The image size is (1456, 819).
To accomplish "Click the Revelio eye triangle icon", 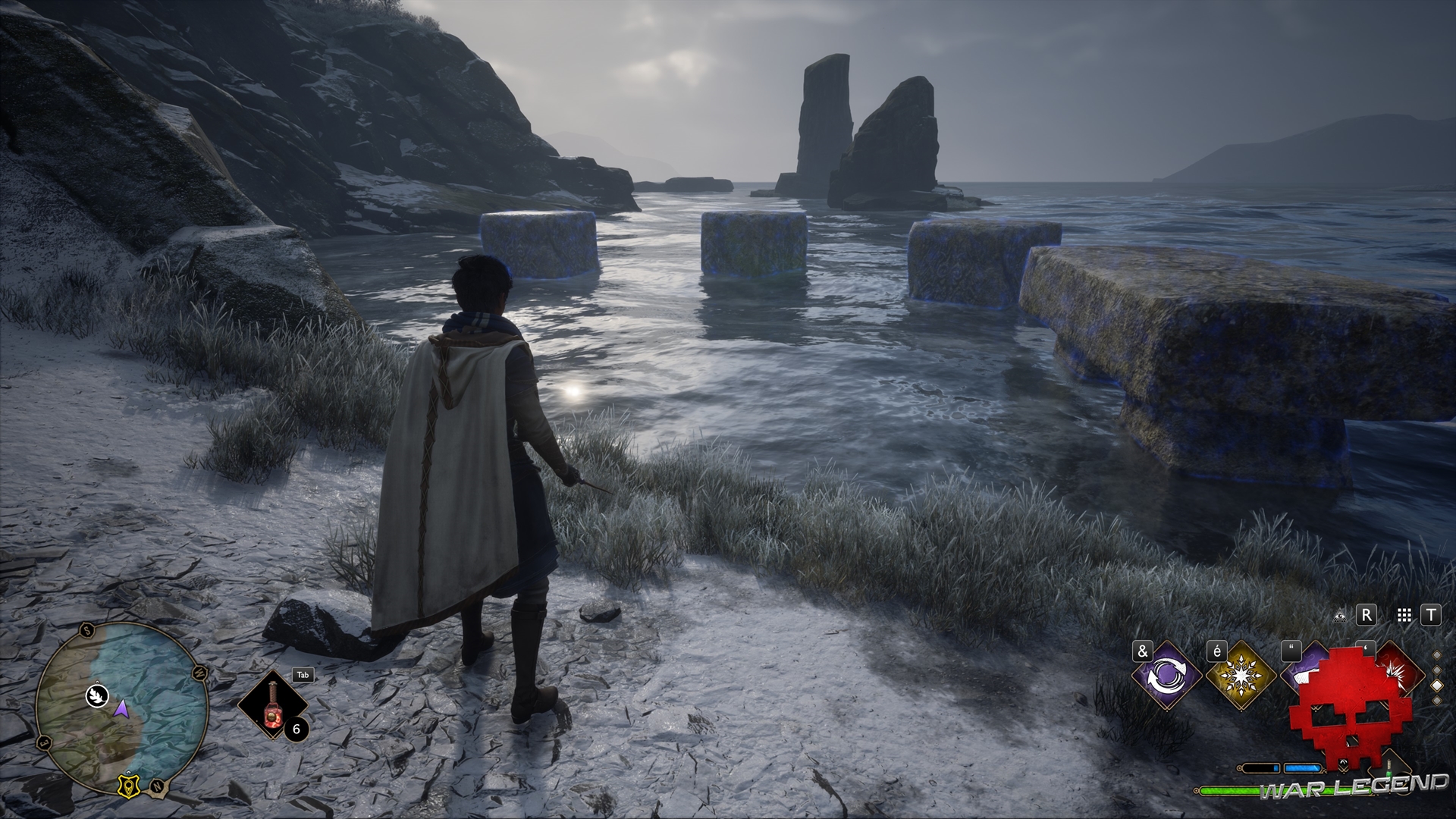I will 1340,616.
